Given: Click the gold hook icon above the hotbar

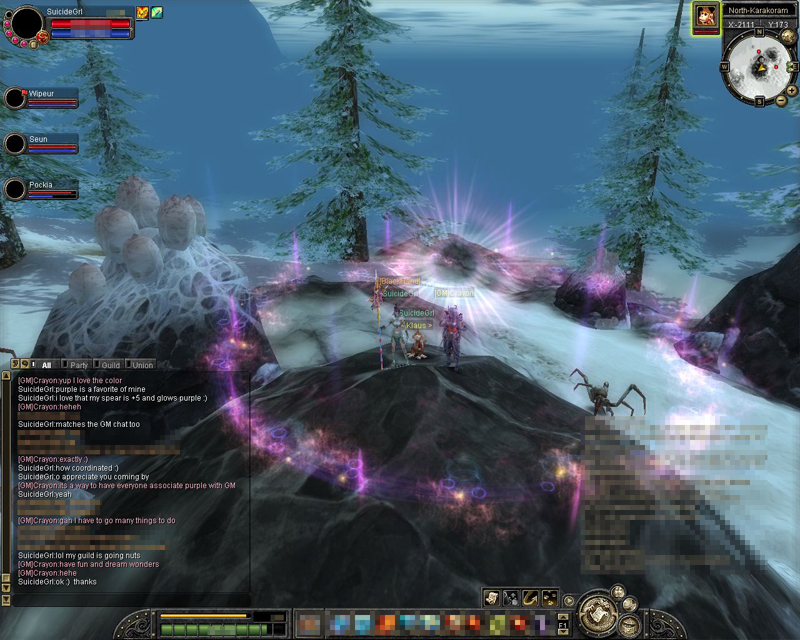Looking at the screenshot, I should [531, 597].
